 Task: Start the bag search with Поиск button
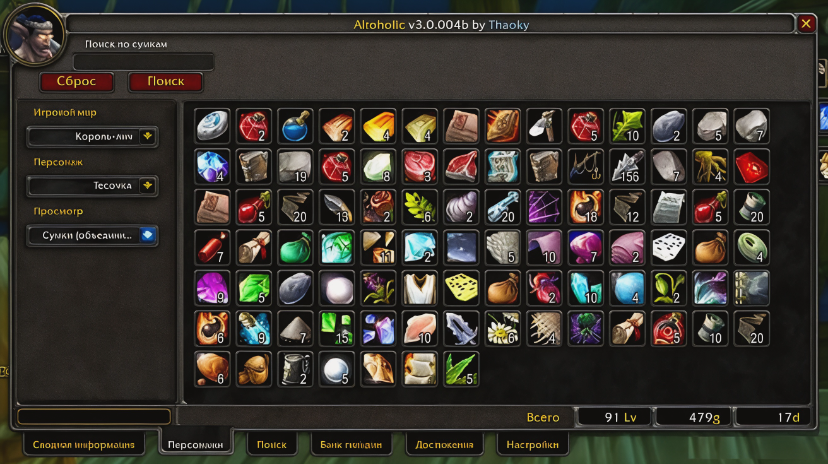click(x=165, y=82)
